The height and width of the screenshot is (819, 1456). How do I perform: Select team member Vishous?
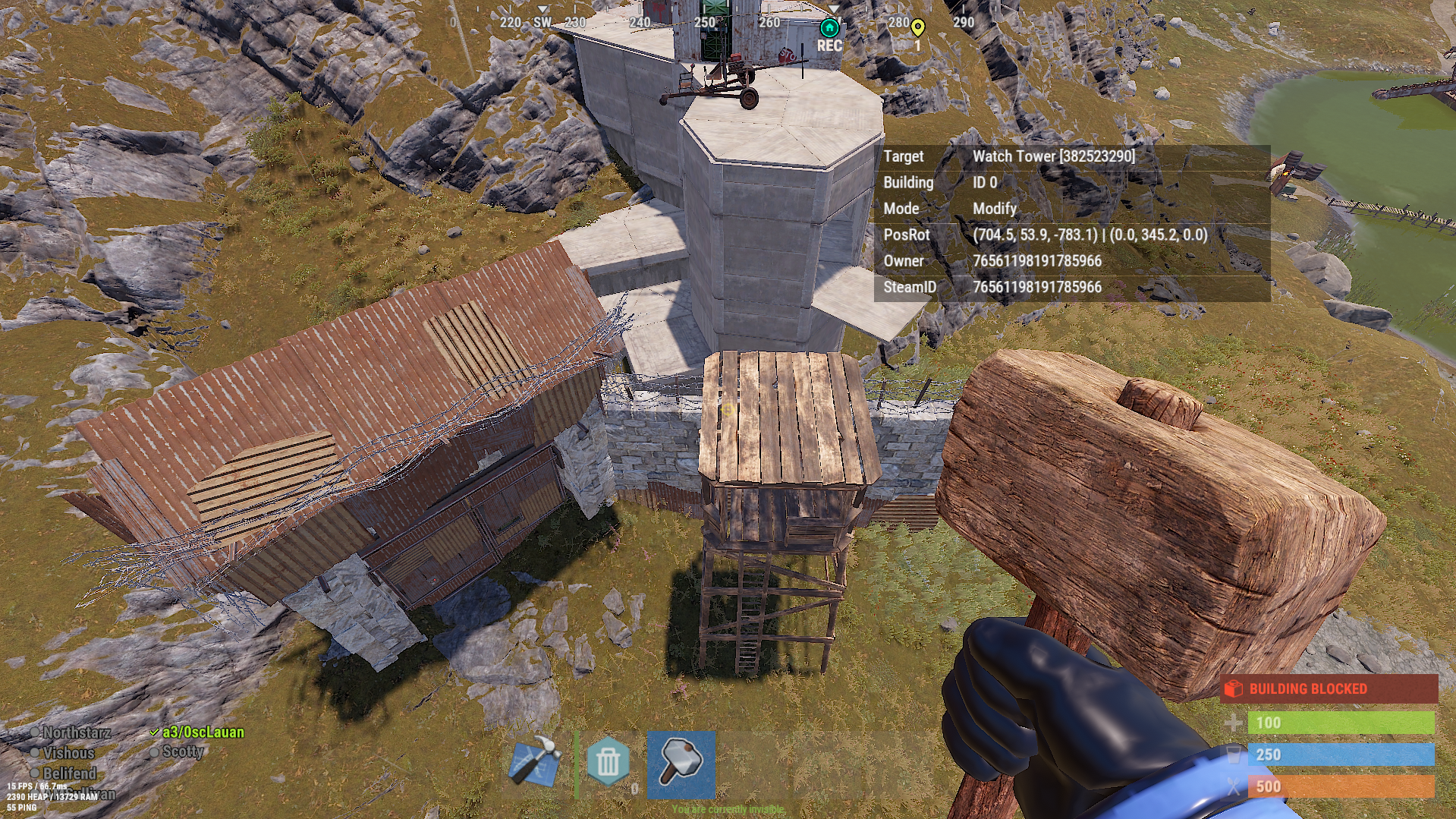pyautogui.click(x=68, y=753)
